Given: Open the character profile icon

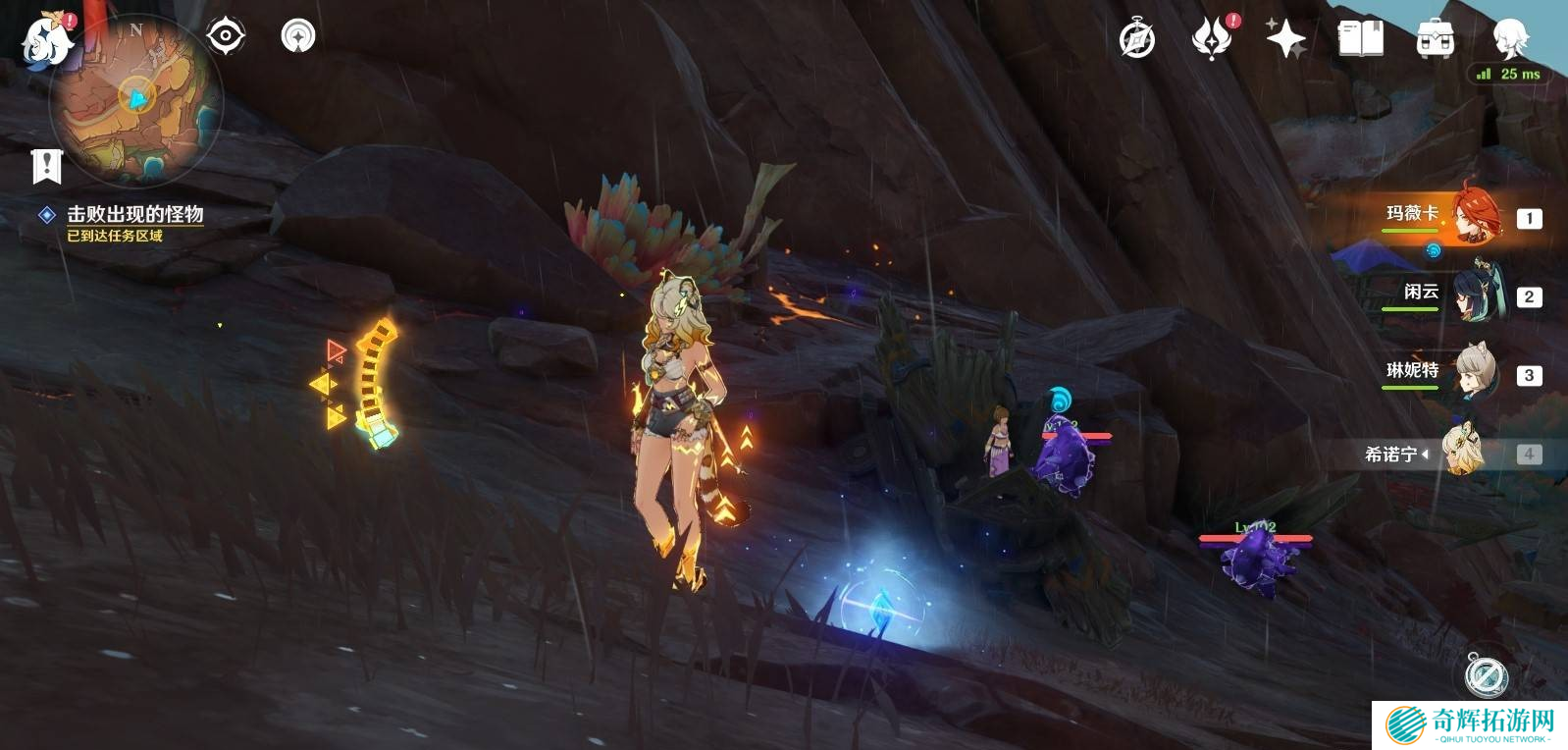Looking at the screenshot, I should 1510,39.
